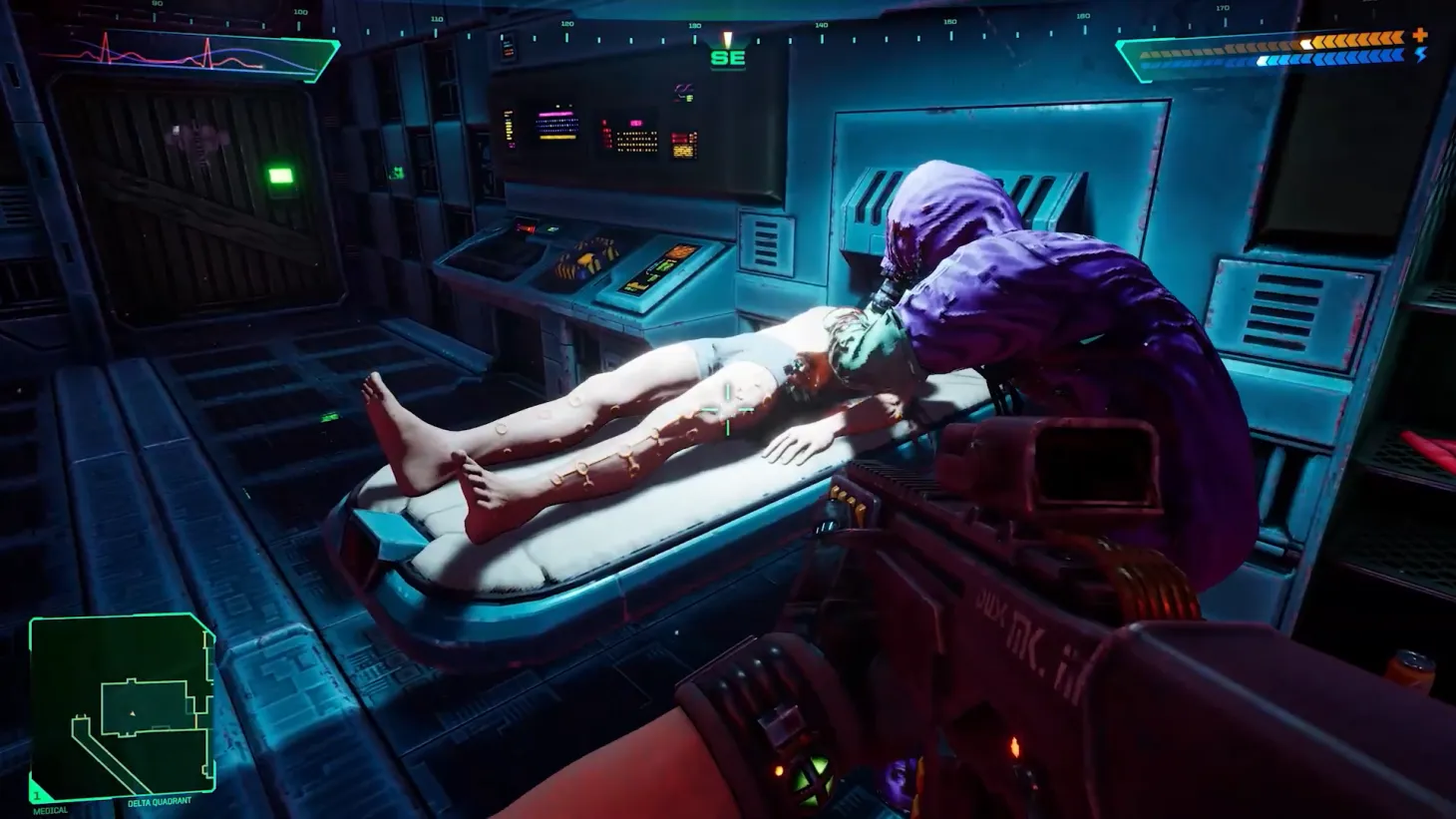Click the orange health cross icon

(x=1420, y=36)
